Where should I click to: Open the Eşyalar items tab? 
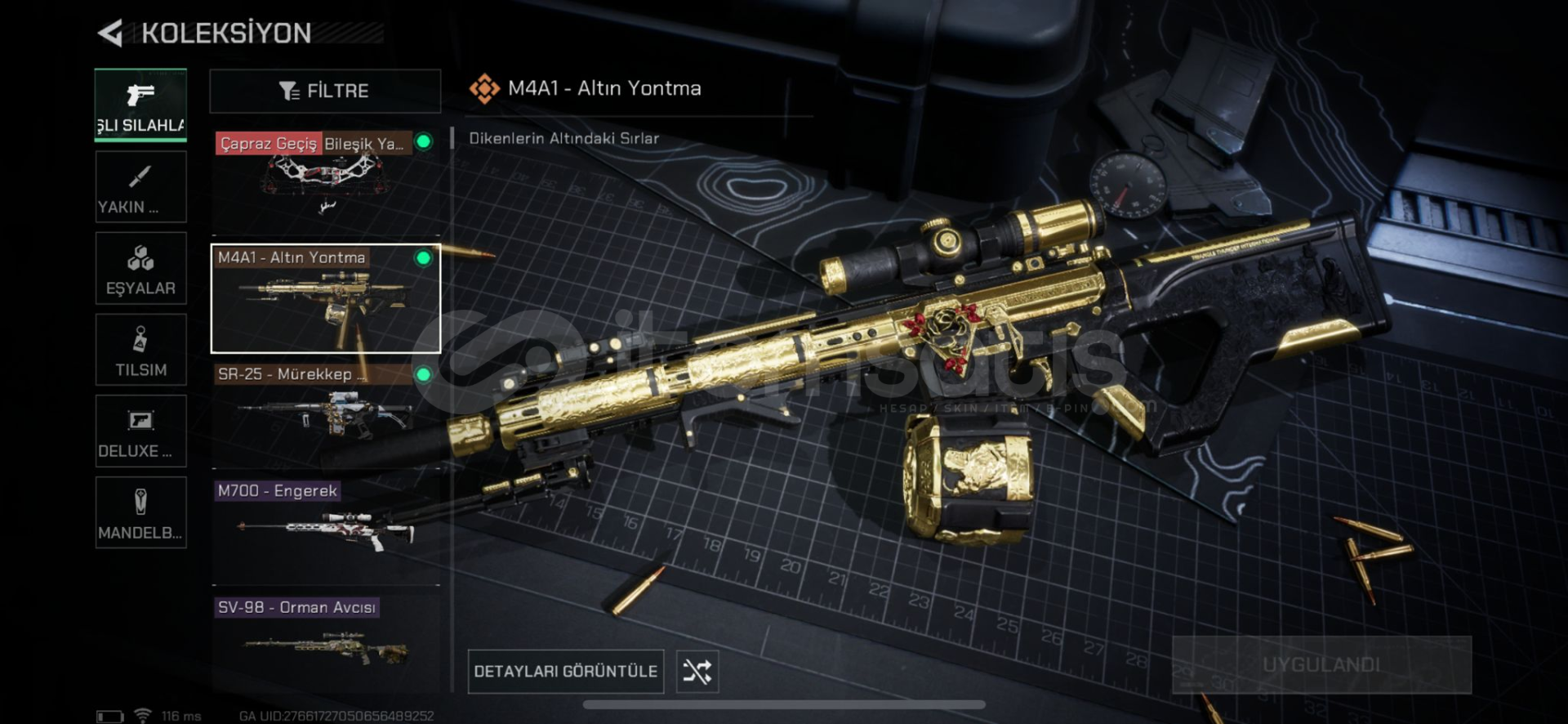tap(140, 269)
